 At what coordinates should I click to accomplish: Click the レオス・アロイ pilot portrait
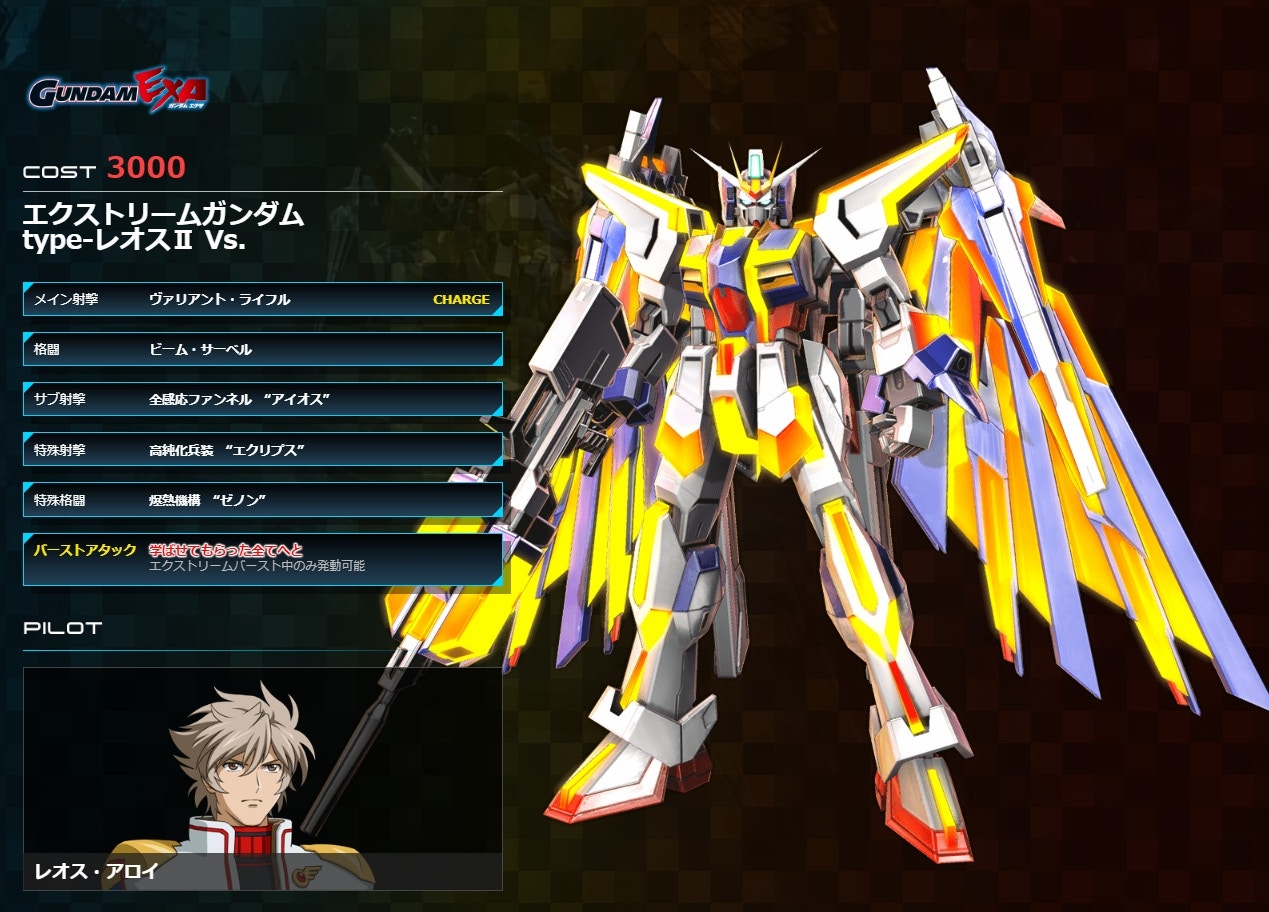(x=263, y=778)
